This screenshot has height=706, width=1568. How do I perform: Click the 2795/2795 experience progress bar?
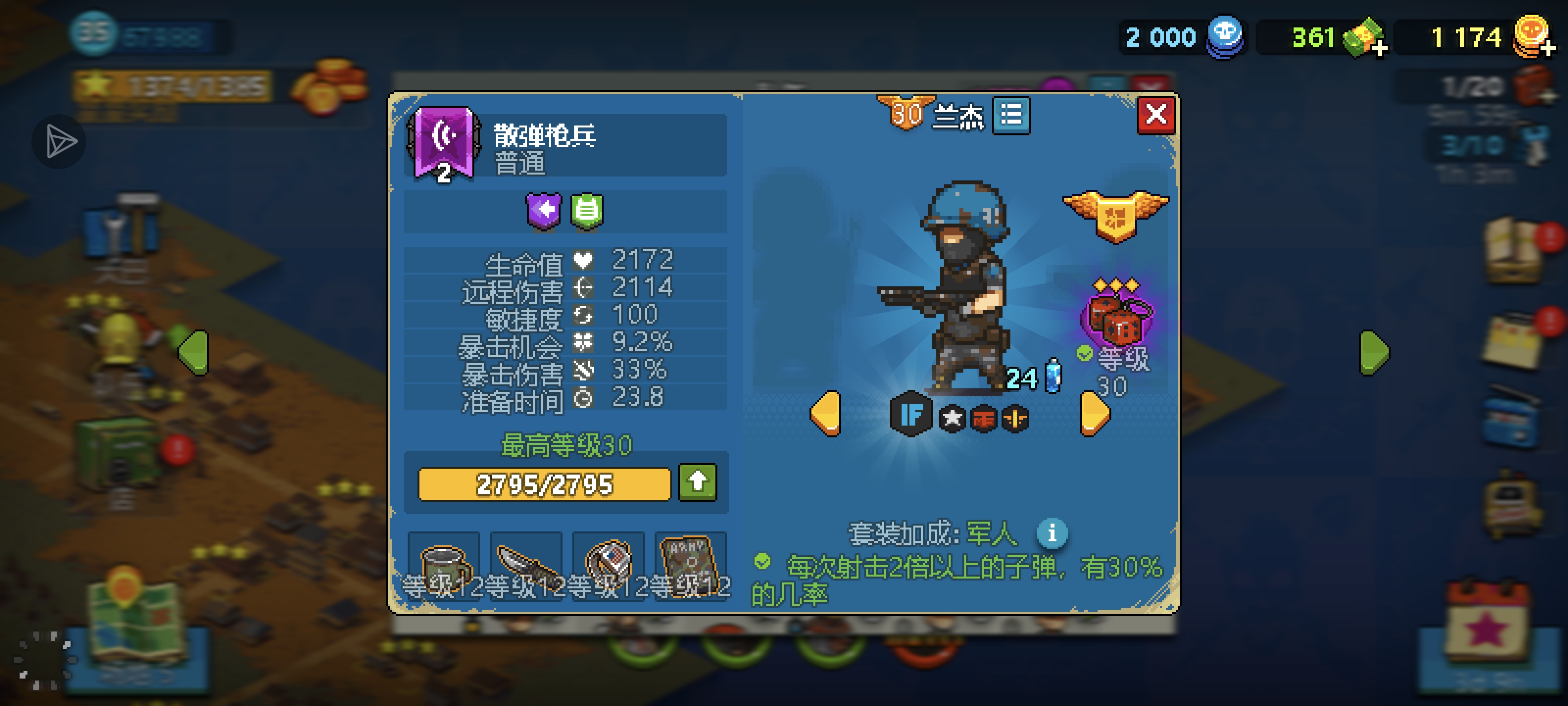point(542,484)
